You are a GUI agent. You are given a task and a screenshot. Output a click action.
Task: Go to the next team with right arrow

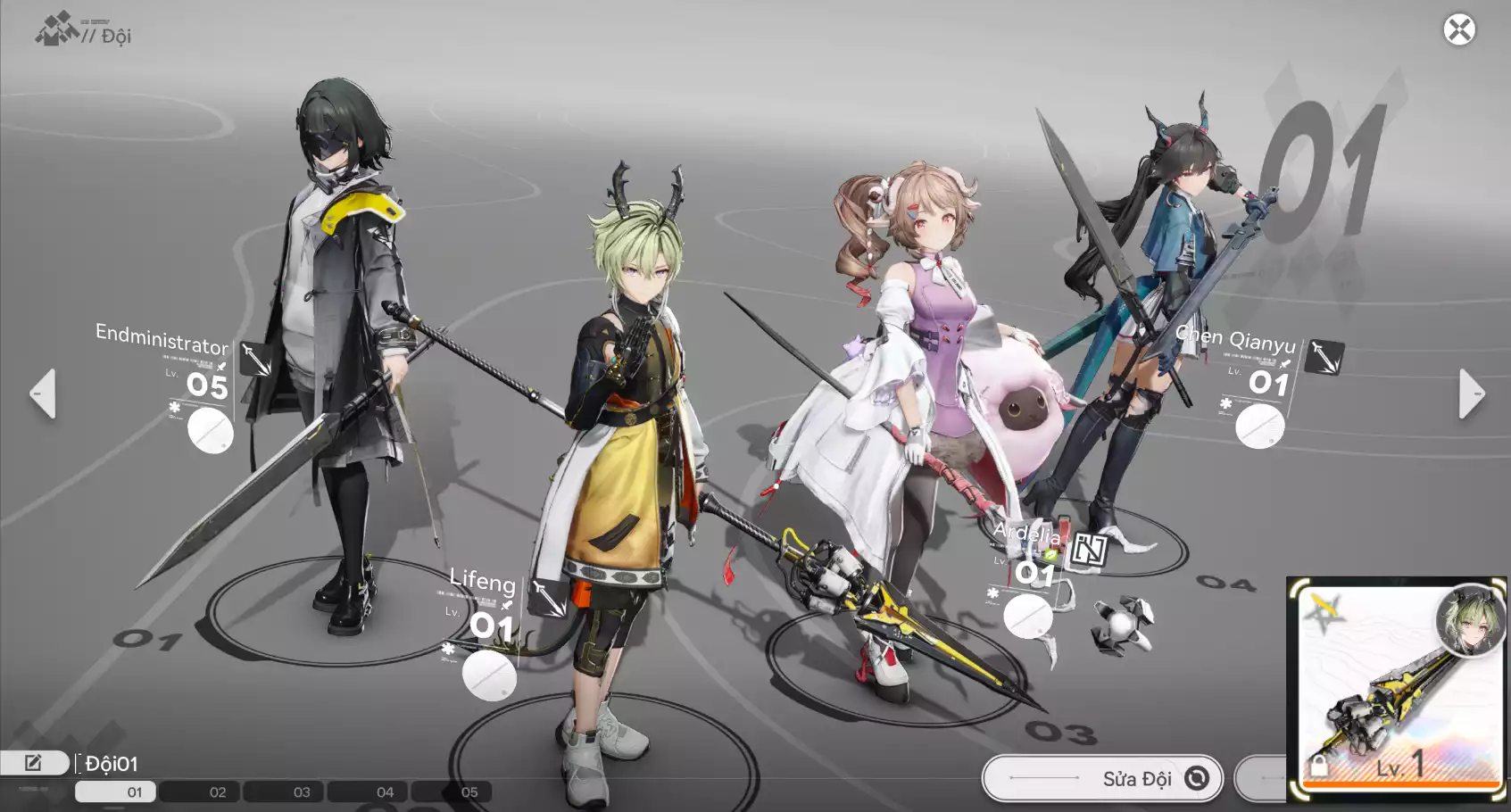click(1471, 394)
